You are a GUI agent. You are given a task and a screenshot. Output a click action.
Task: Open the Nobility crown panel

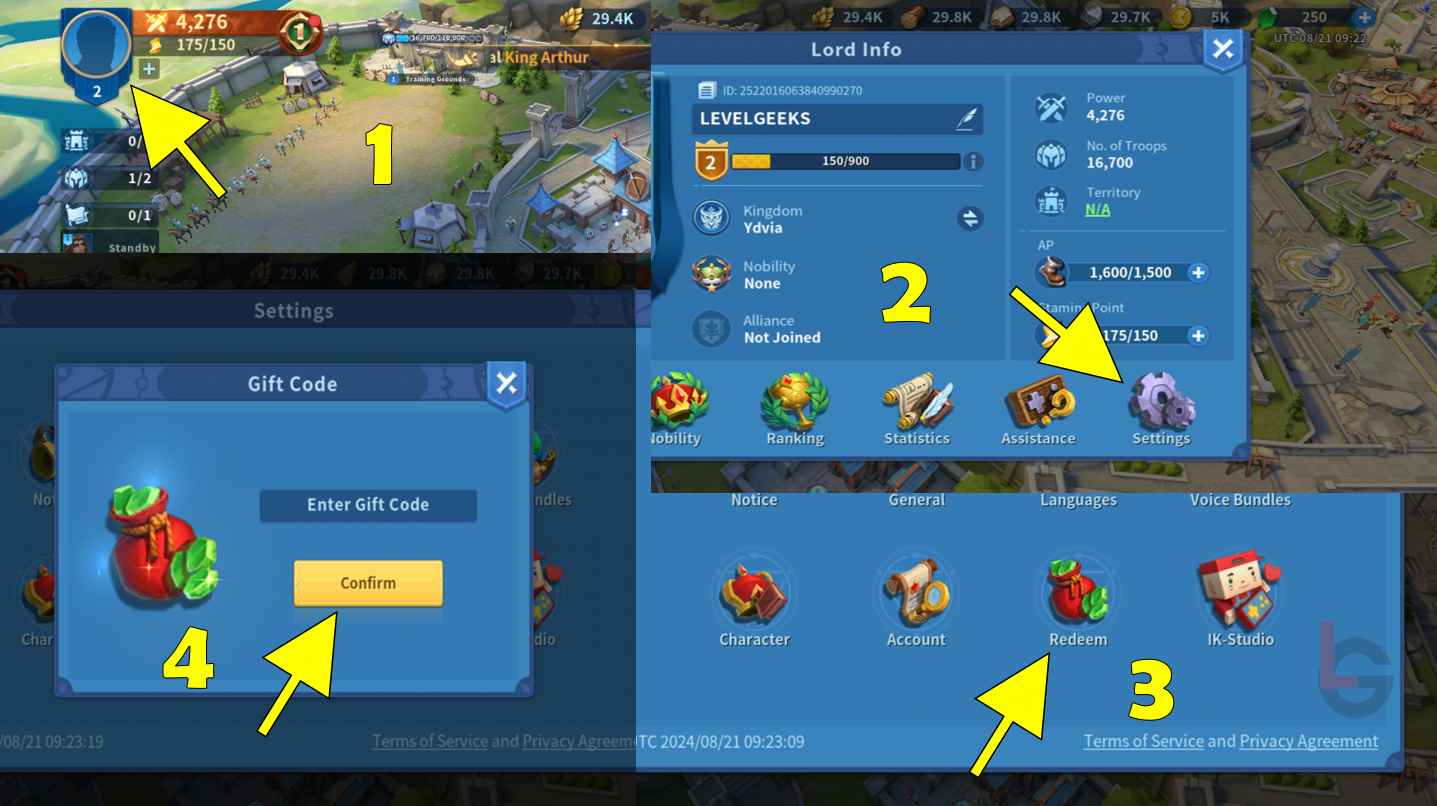click(678, 400)
